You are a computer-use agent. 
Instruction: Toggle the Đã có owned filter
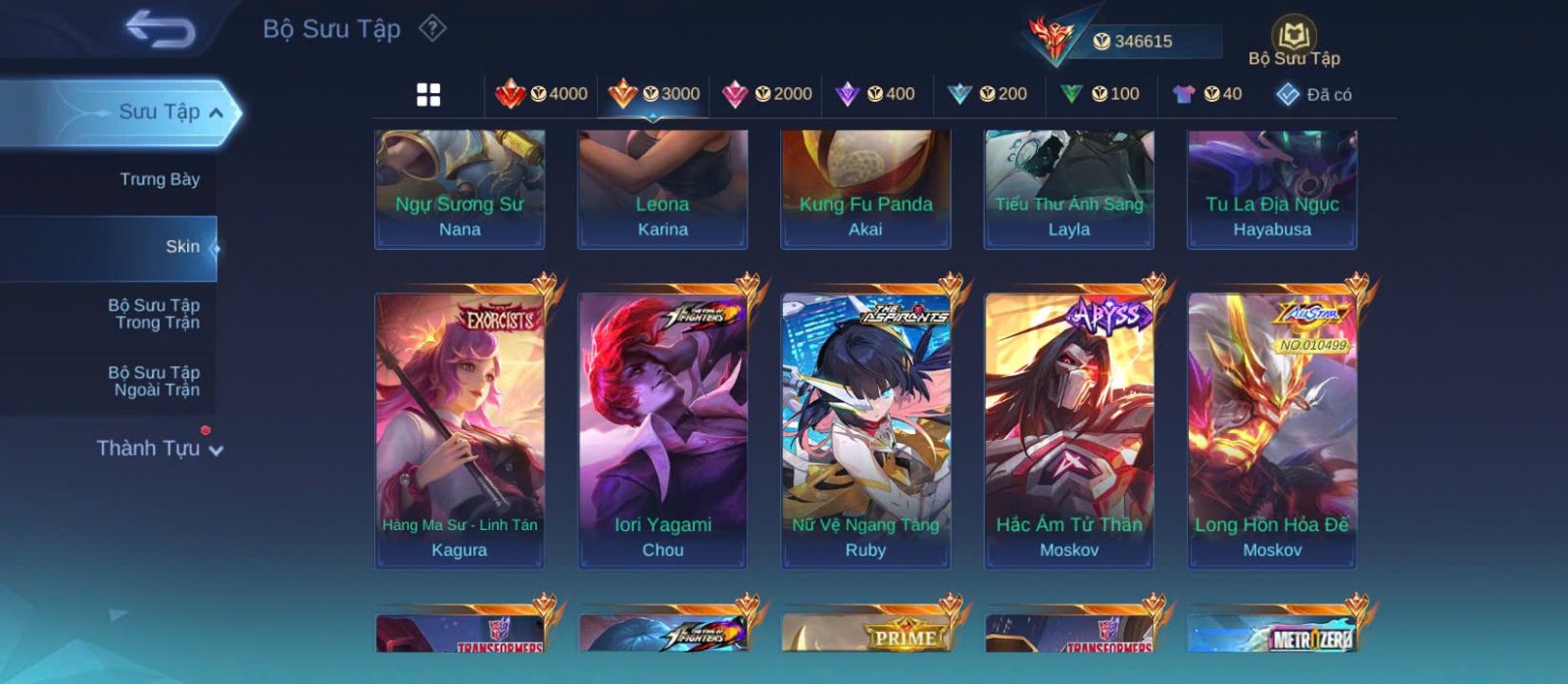tap(1313, 95)
